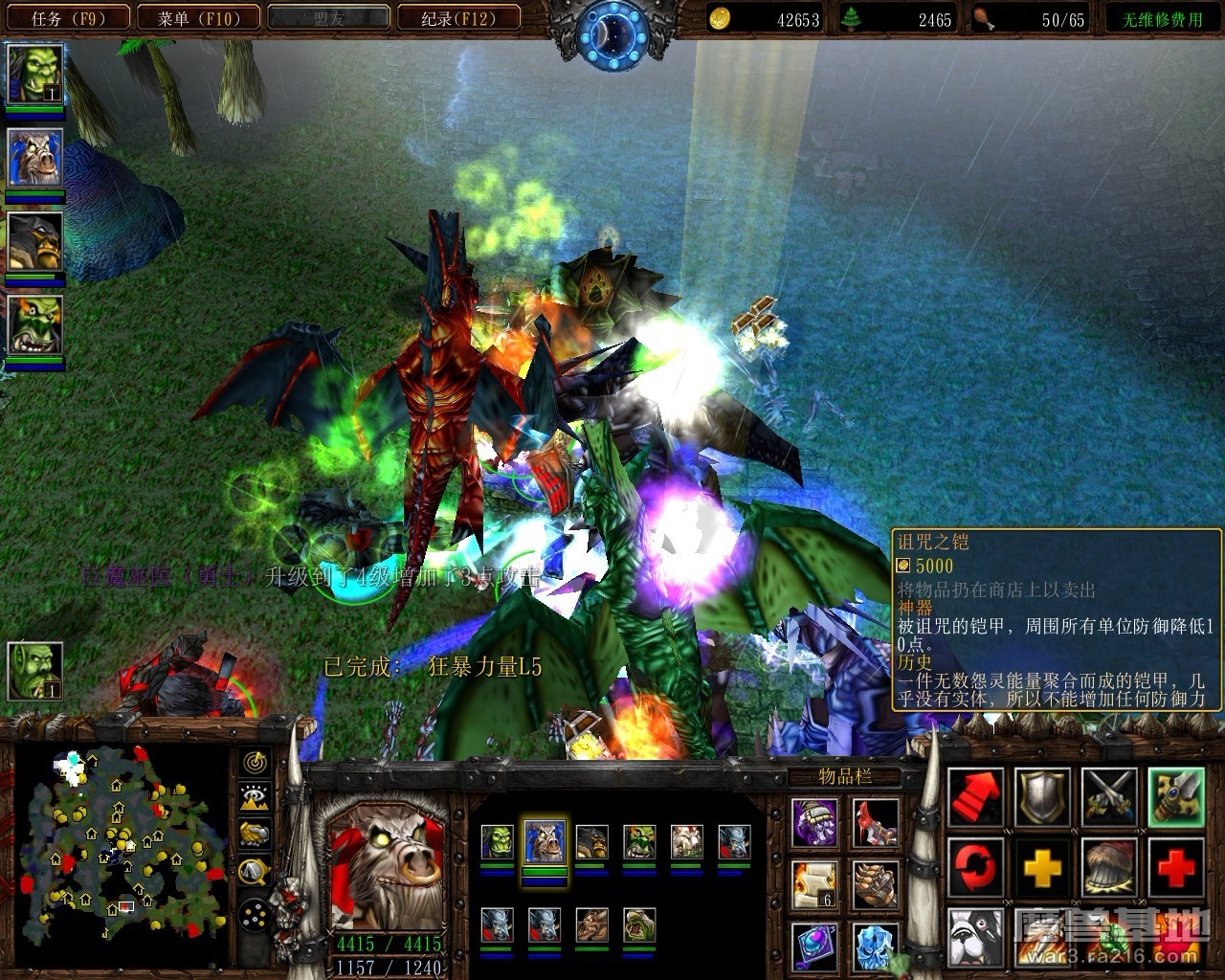Viewport: 1225px width, 980px height.
Task: Toggle the minimap terrain display button
Action: tap(256, 796)
